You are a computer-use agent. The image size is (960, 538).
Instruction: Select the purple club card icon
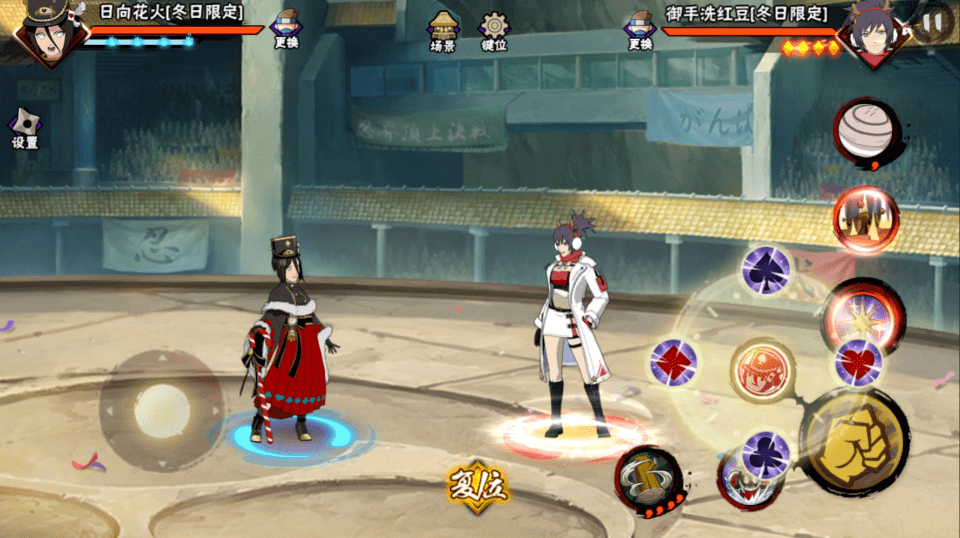point(766,453)
